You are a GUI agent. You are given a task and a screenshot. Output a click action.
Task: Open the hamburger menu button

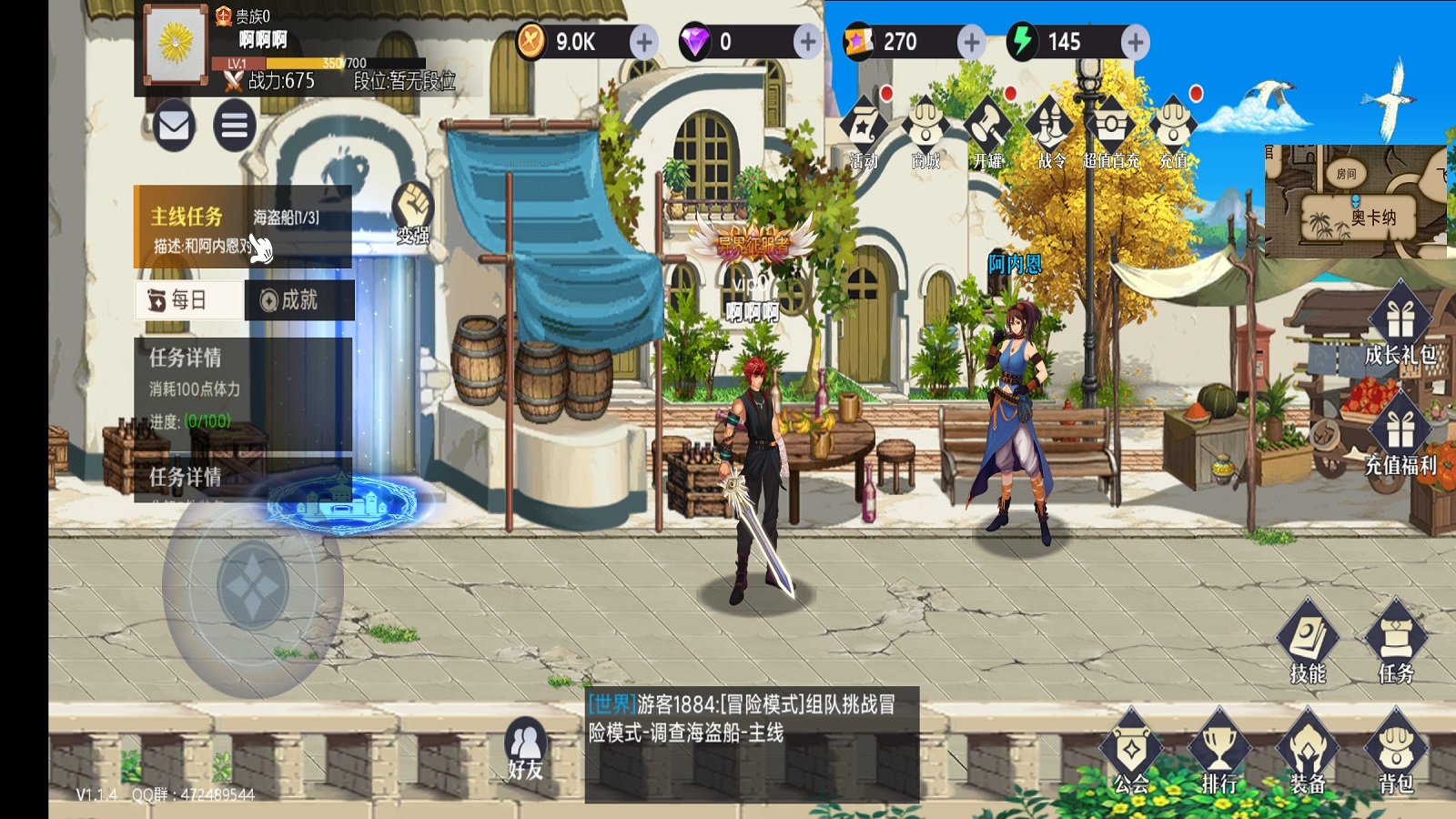(x=235, y=126)
